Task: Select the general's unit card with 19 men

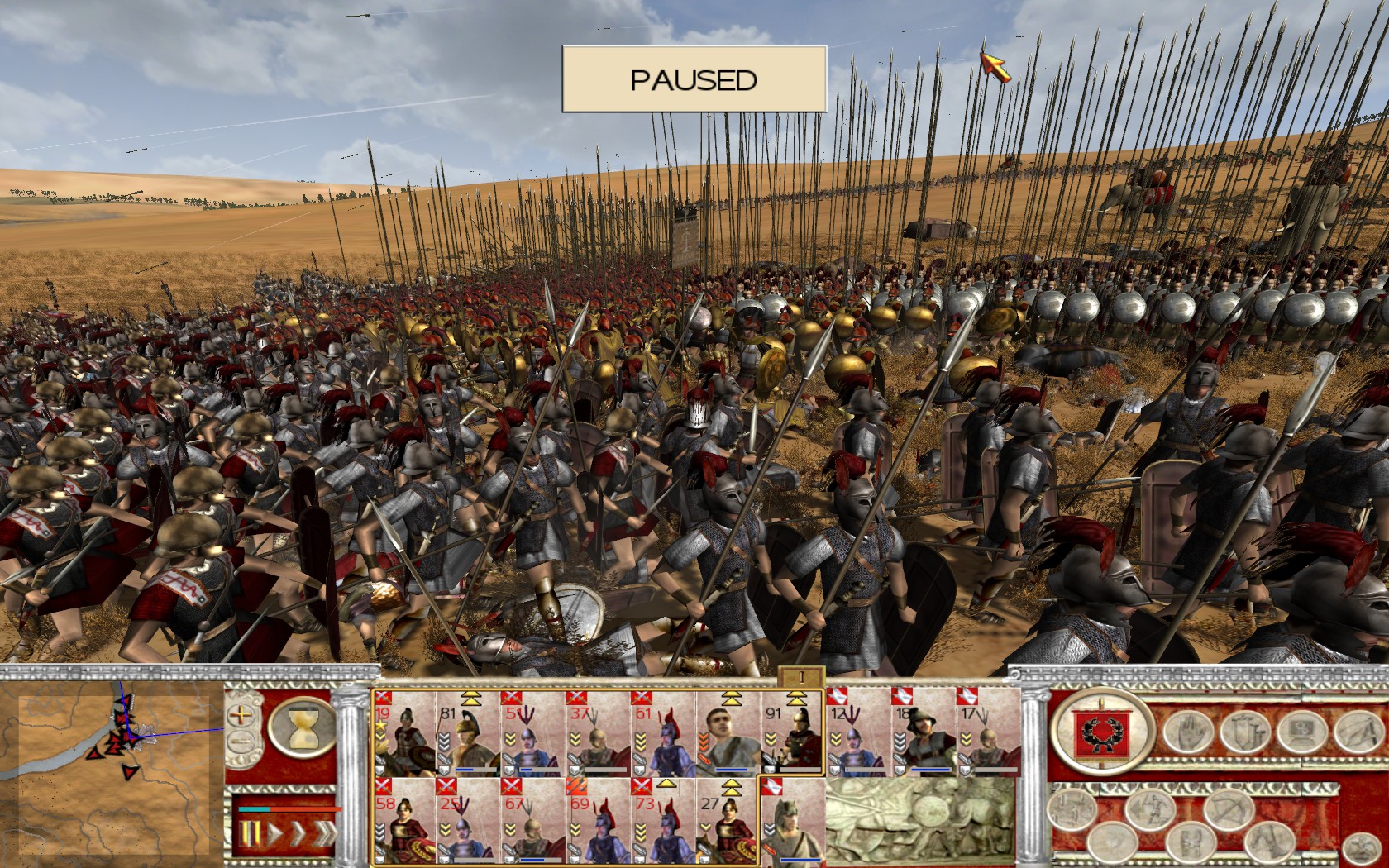Action: coord(404,733)
